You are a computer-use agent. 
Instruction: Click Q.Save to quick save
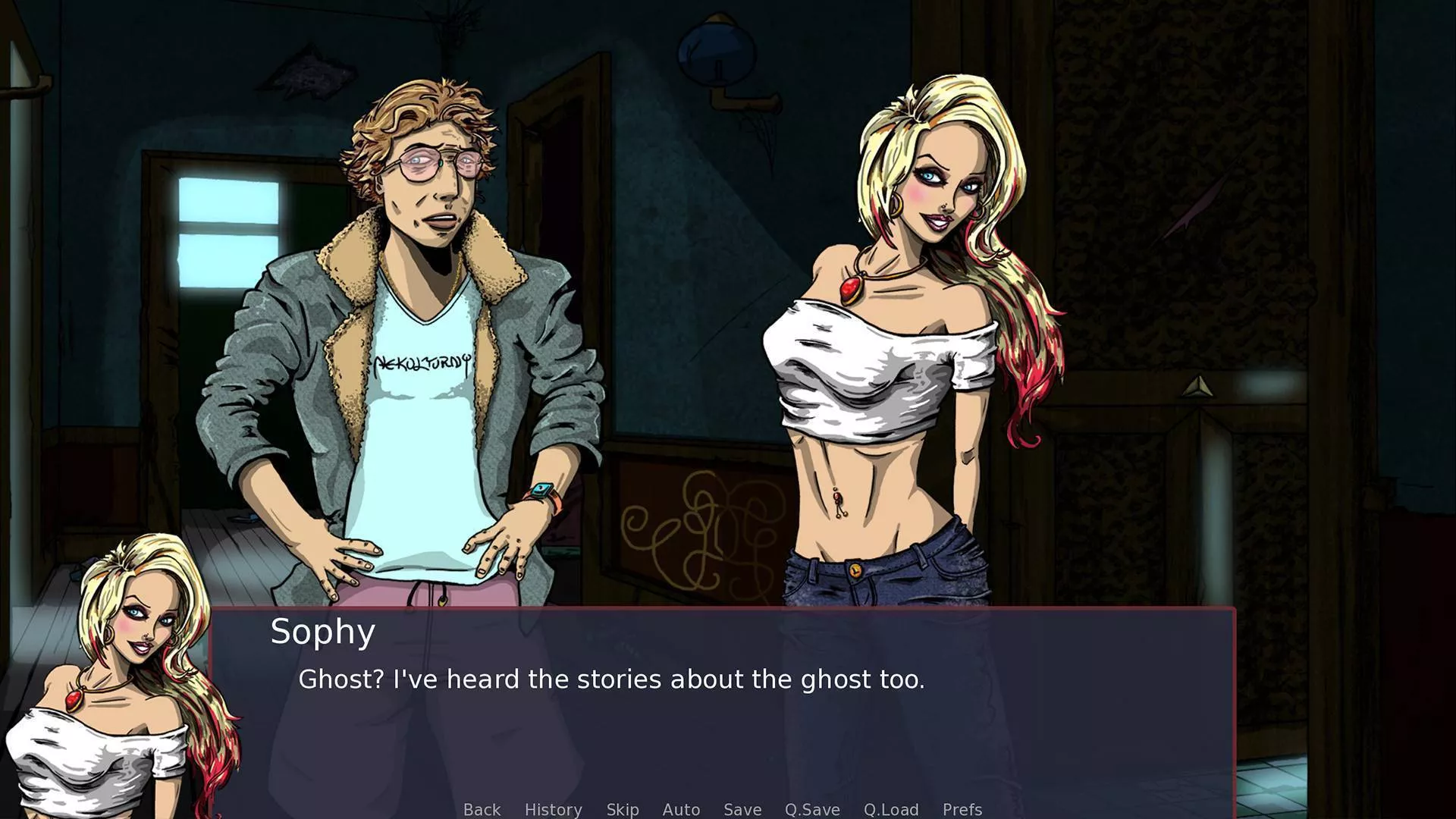811,809
